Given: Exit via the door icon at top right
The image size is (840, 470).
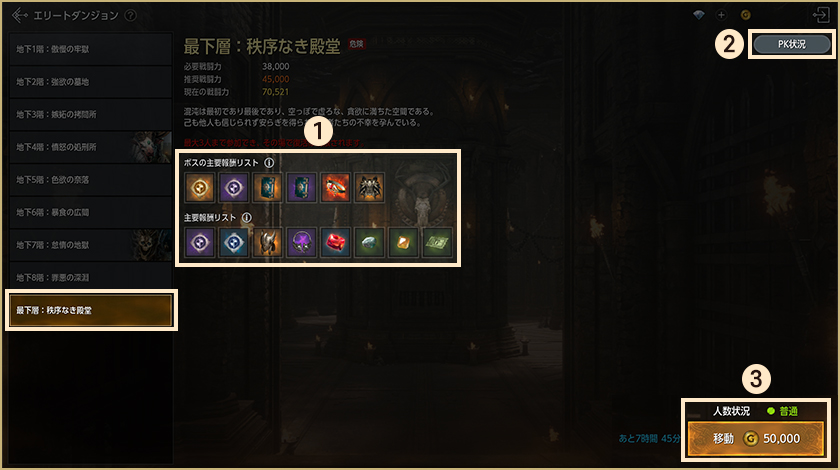Looking at the screenshot, I should pos(821,15).
